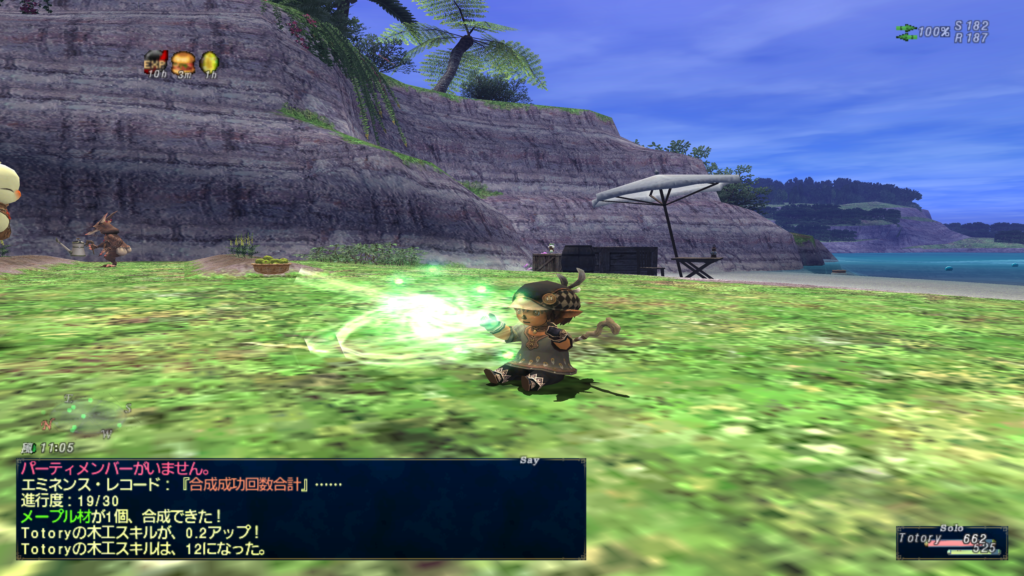Click the green connection status arrows

[906, 32]
